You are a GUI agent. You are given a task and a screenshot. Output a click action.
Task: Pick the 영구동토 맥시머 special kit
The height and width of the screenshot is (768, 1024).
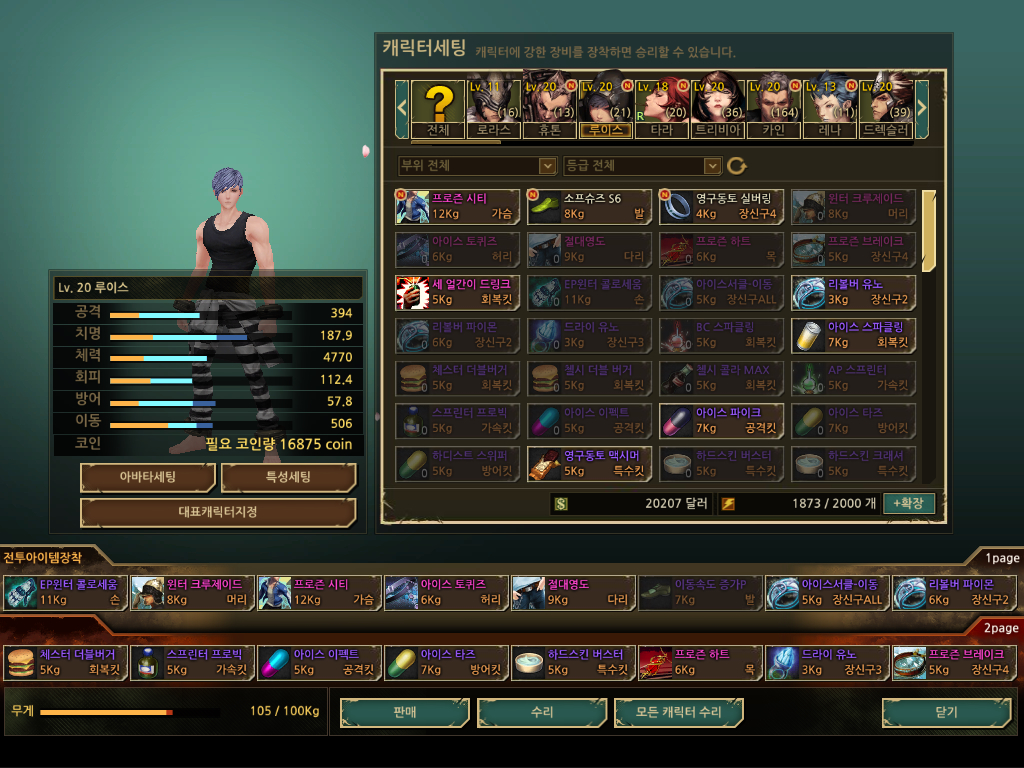click(590, 463)
